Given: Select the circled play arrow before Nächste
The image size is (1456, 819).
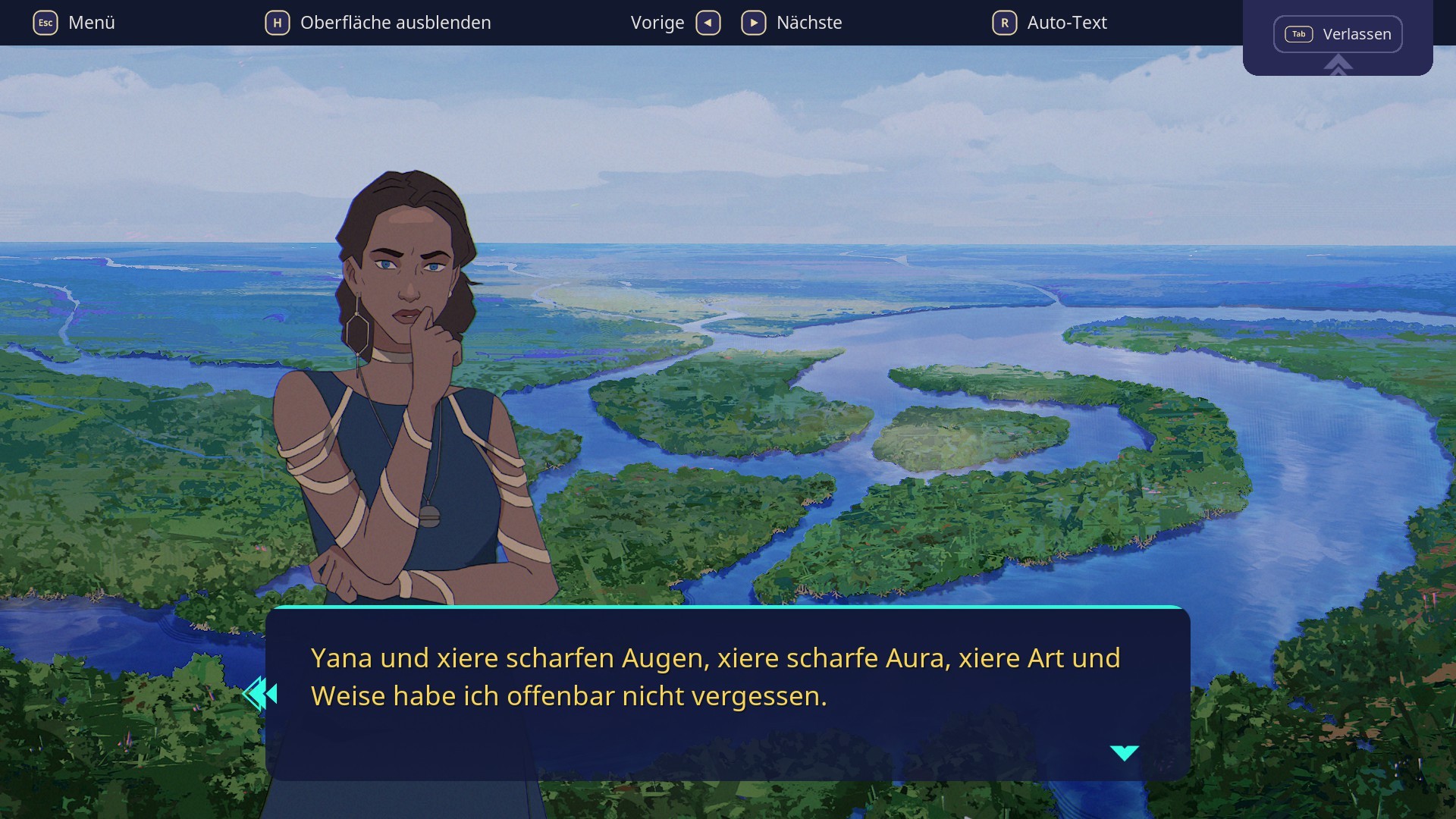Looking at the screenshot, I should (753, 23).
